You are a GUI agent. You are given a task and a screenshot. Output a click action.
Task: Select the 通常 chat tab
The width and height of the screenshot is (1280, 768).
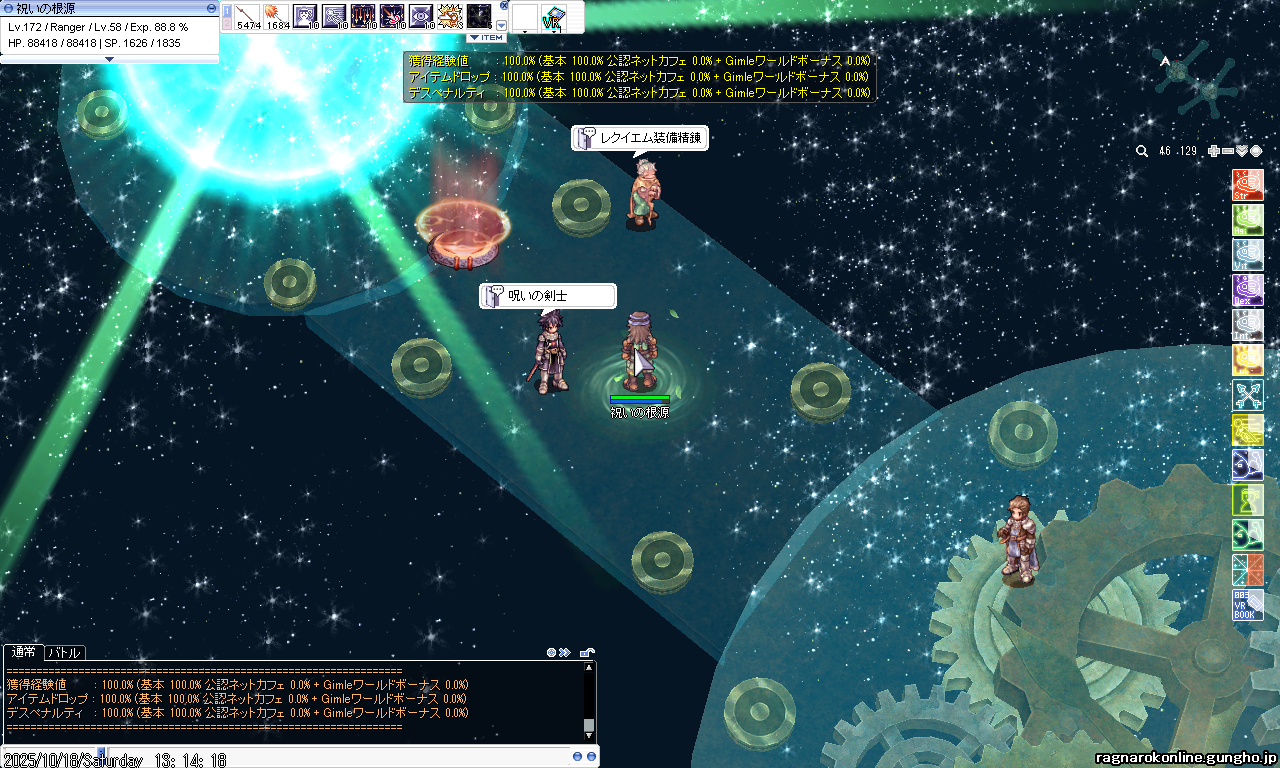click(23, 653)
